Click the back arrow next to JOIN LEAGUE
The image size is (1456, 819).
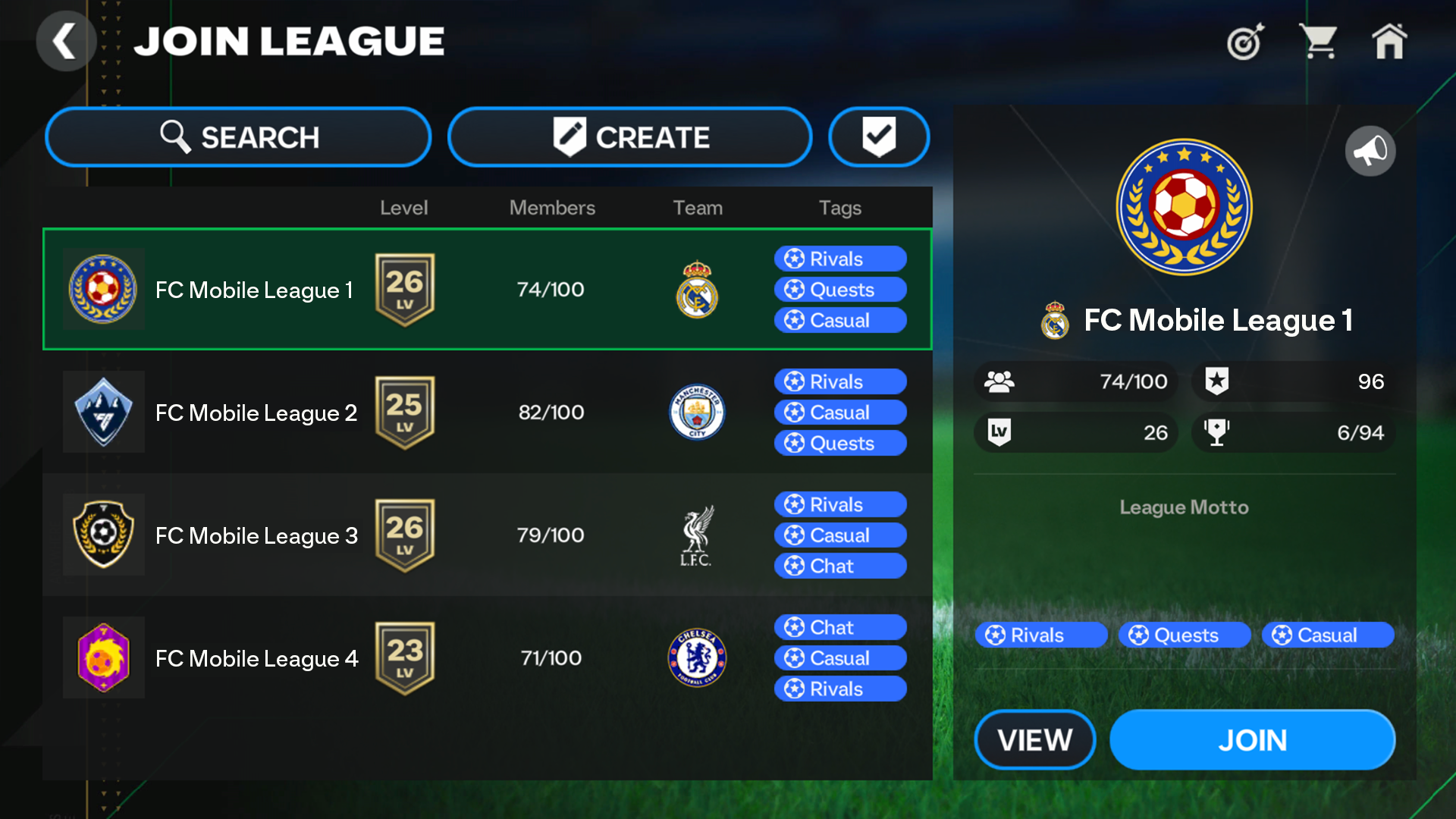tap(66, 41)
